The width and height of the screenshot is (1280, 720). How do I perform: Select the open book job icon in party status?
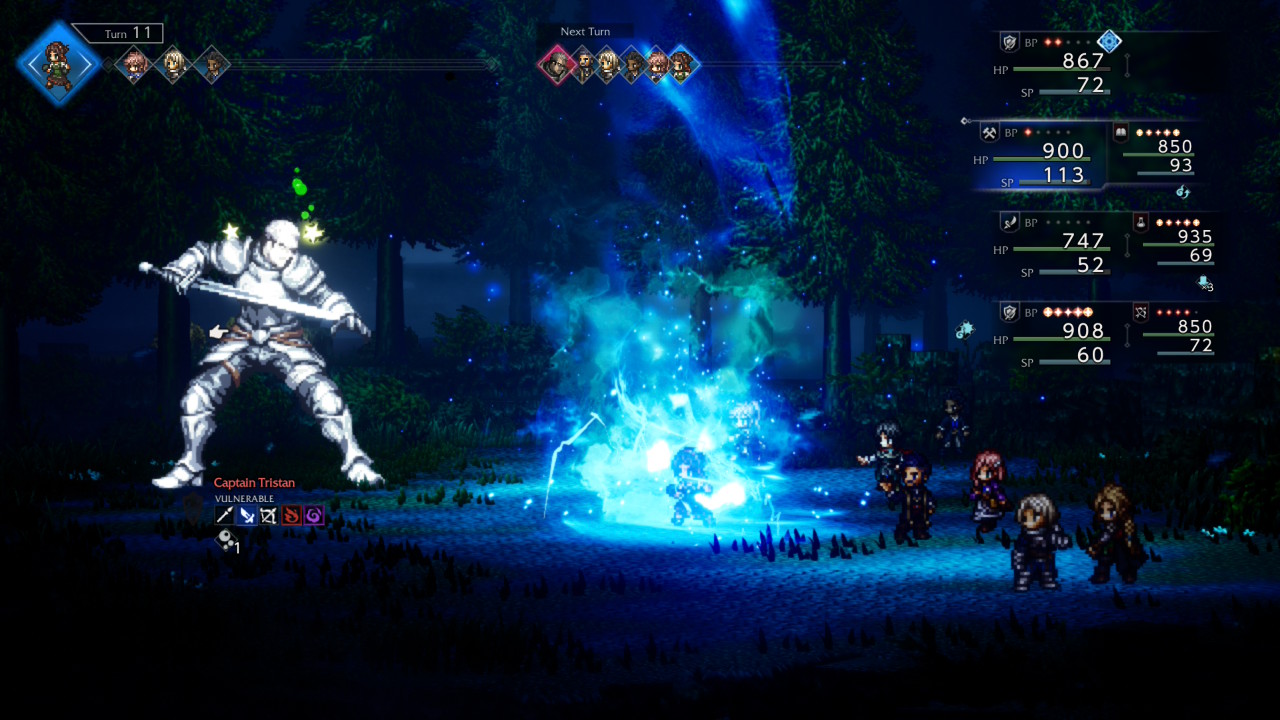[x=1121, y=132]
